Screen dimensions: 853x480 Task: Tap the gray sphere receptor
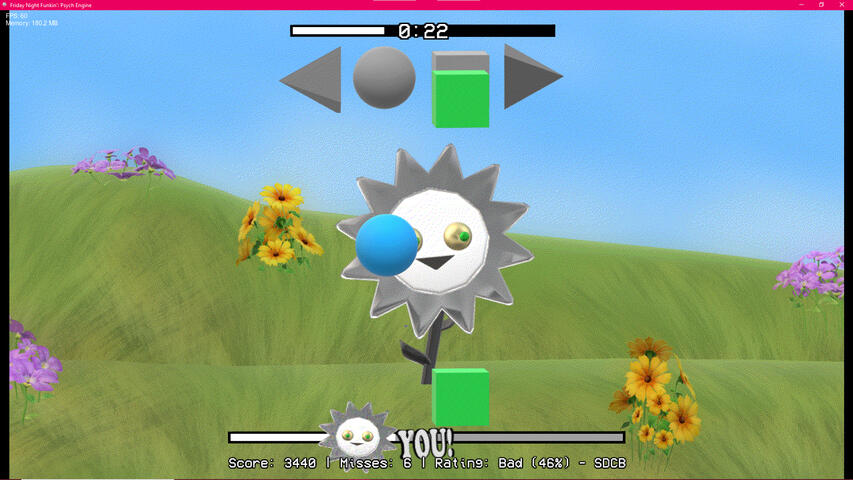[384, 77]
